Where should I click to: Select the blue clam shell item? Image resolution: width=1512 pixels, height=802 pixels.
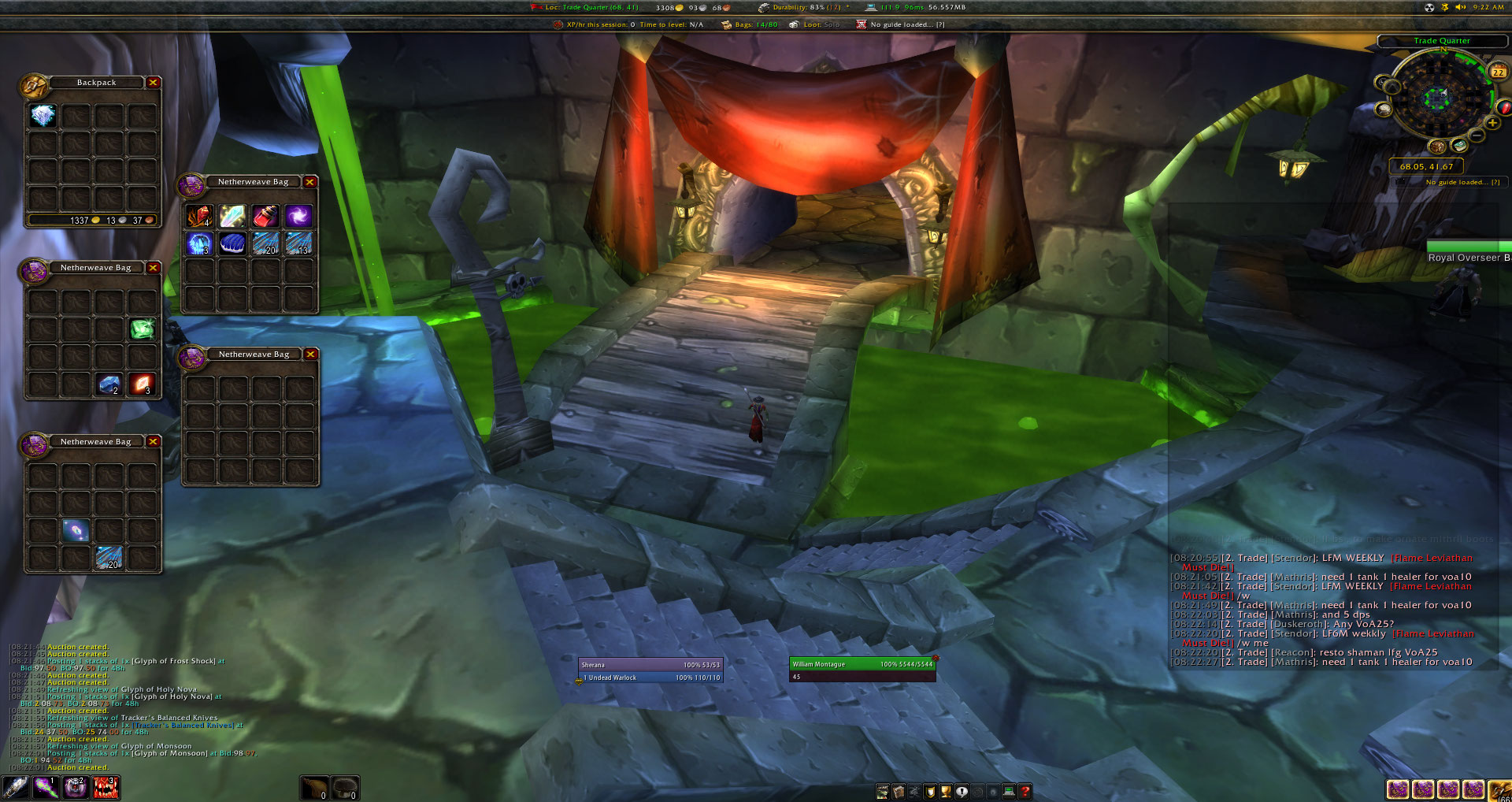point(232,243)
